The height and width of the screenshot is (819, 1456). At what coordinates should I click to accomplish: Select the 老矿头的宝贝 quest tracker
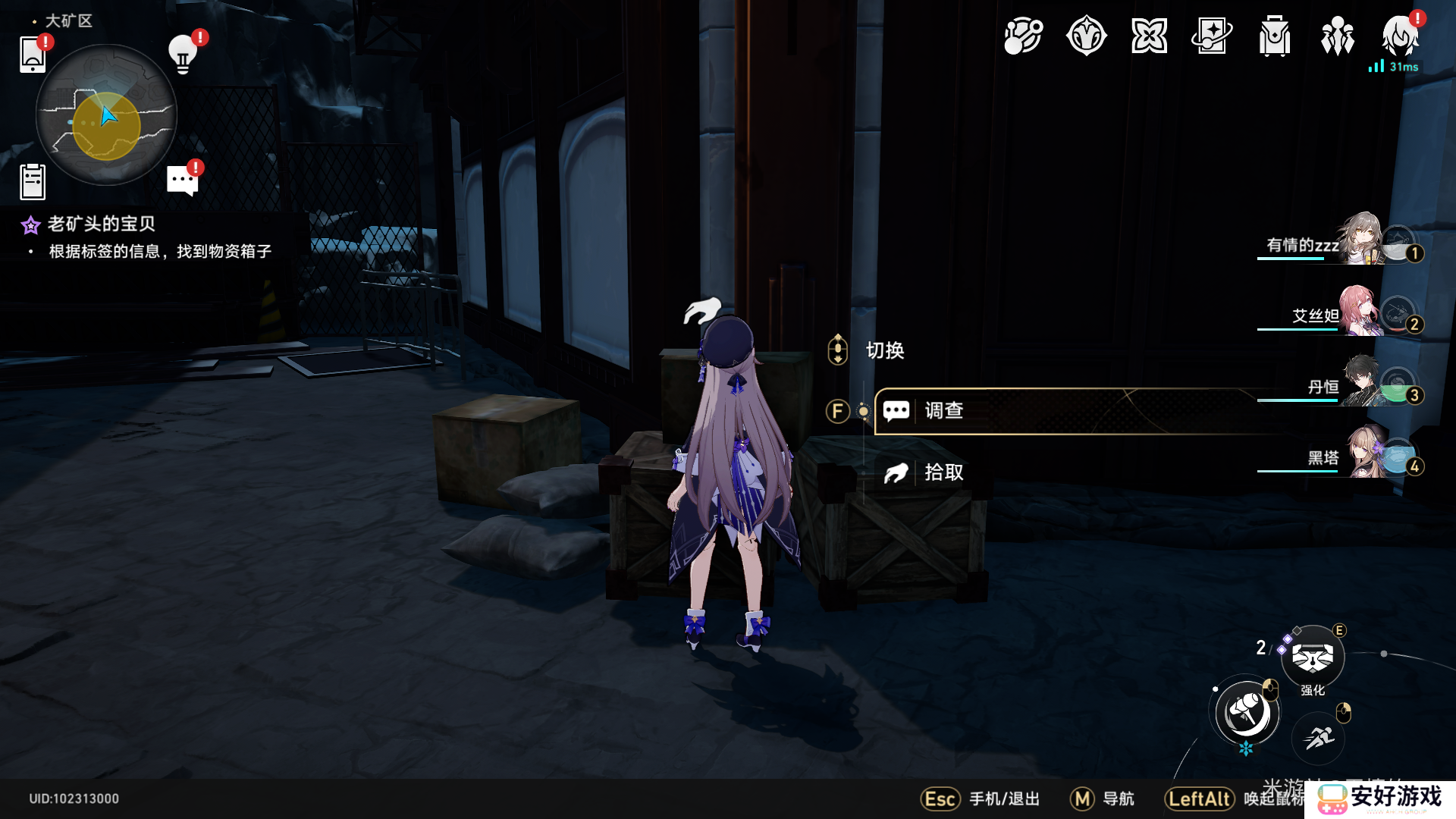click(x=101, y=224)
